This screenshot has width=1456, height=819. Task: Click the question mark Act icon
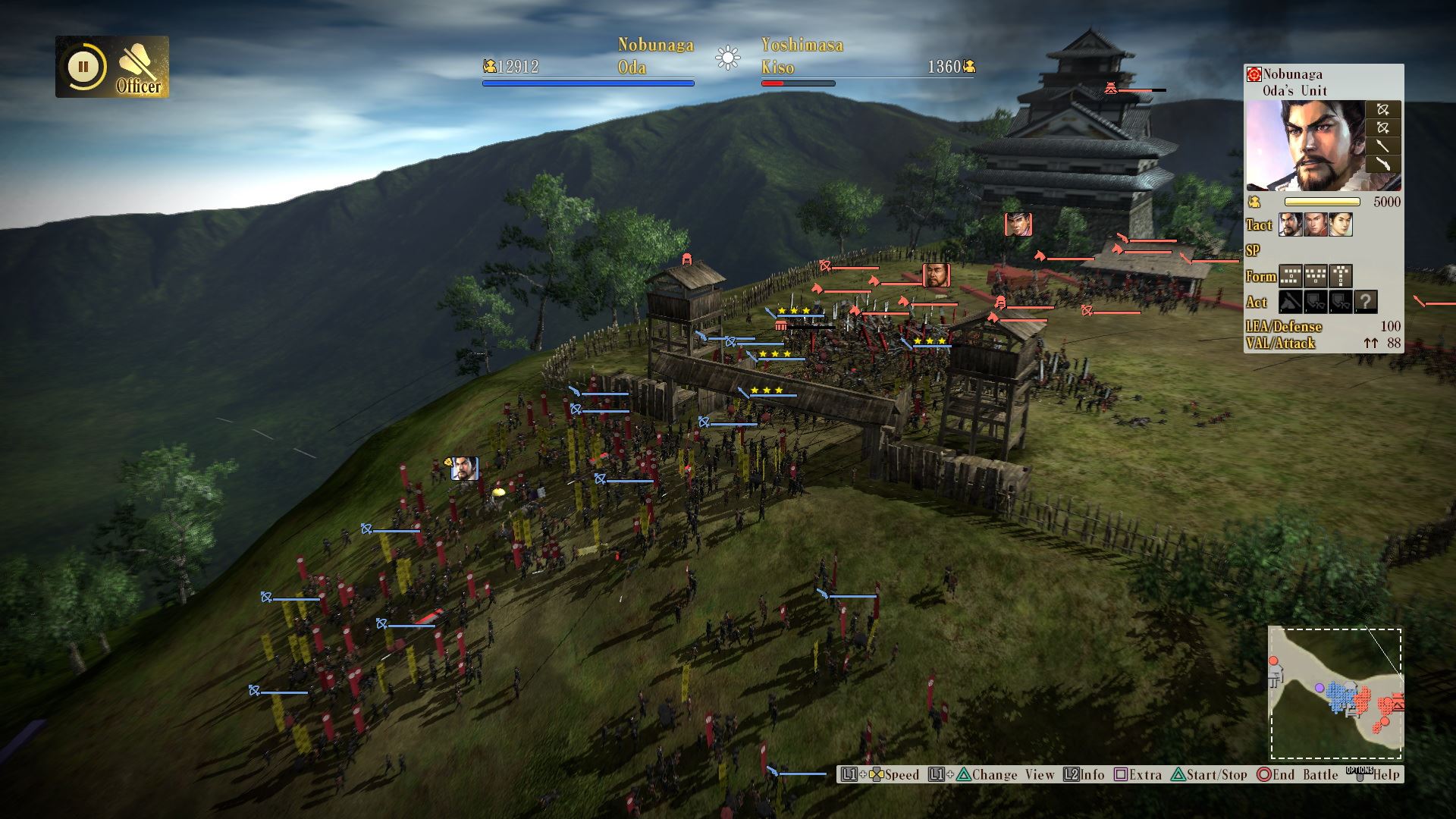click(1366, 302)
